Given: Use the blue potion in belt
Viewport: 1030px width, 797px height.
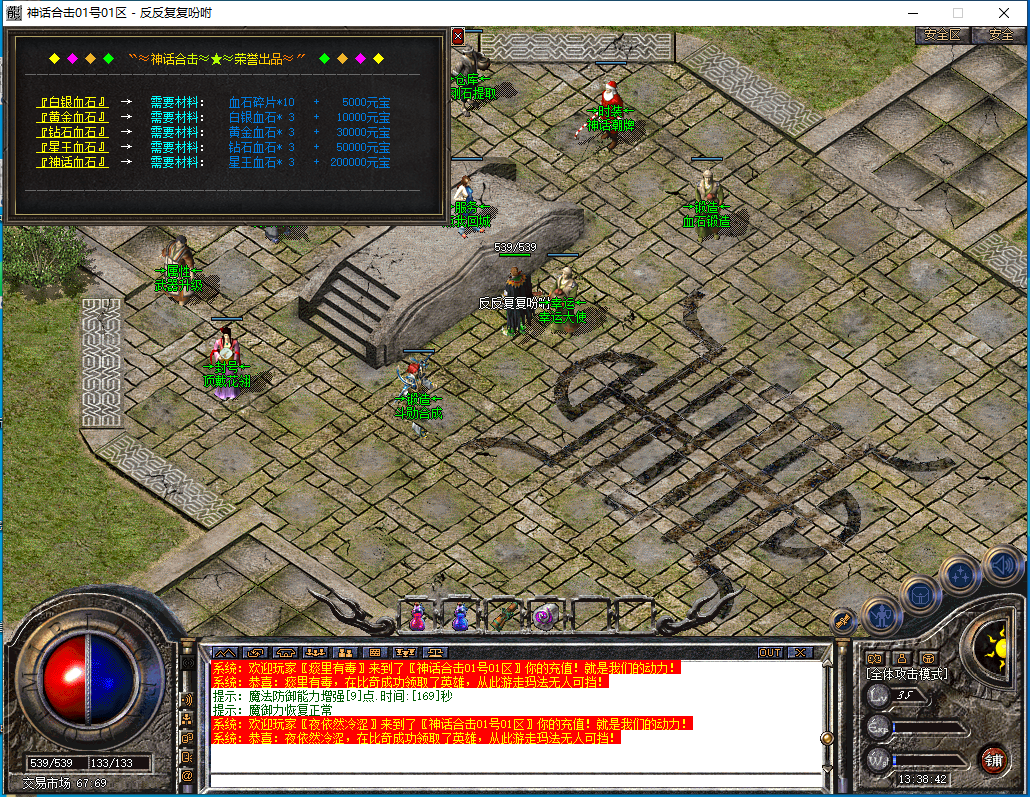Looking at the screenshot, I should (x=460, y=616).
